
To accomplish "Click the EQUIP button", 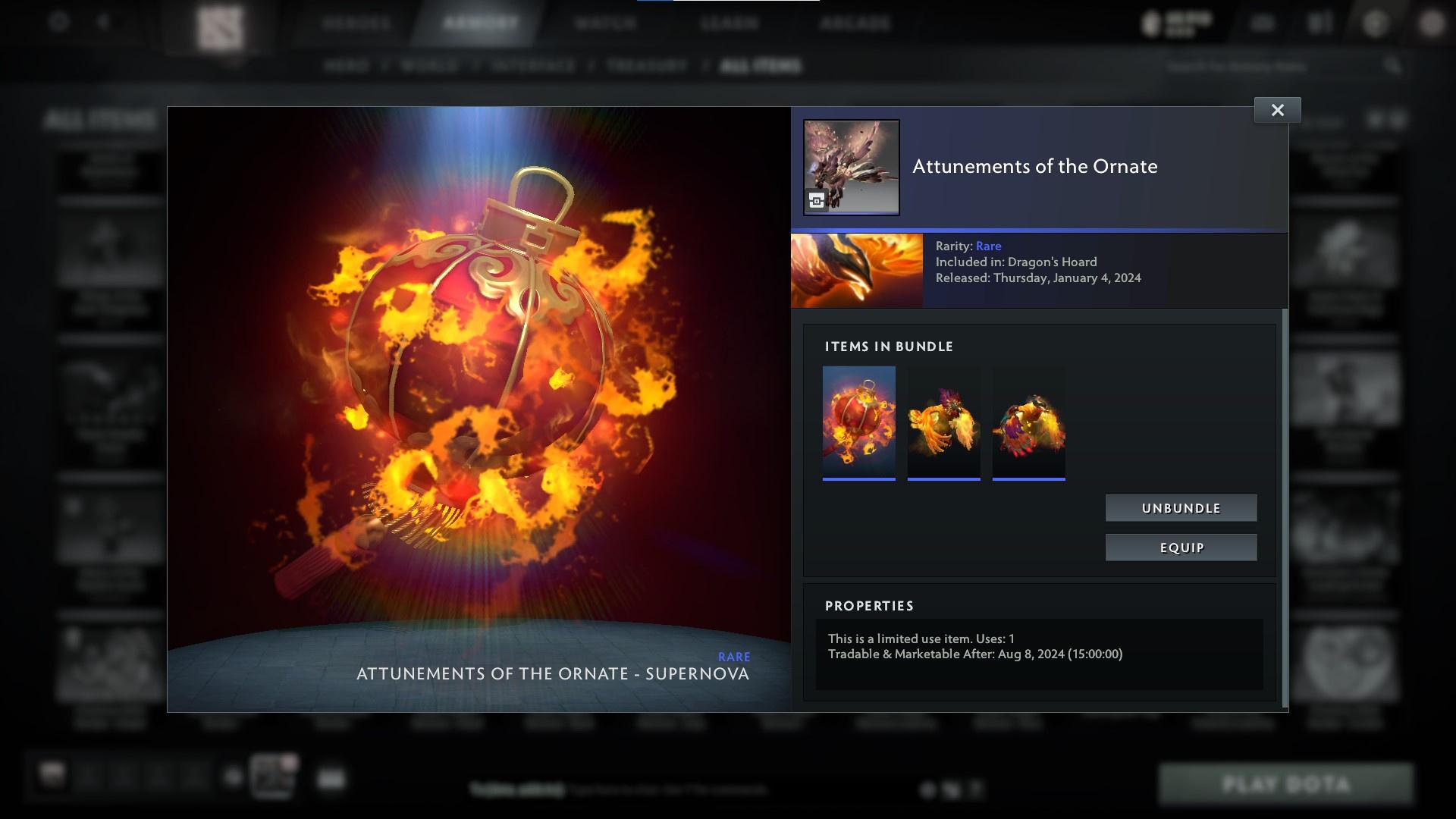I will 1180,547.
